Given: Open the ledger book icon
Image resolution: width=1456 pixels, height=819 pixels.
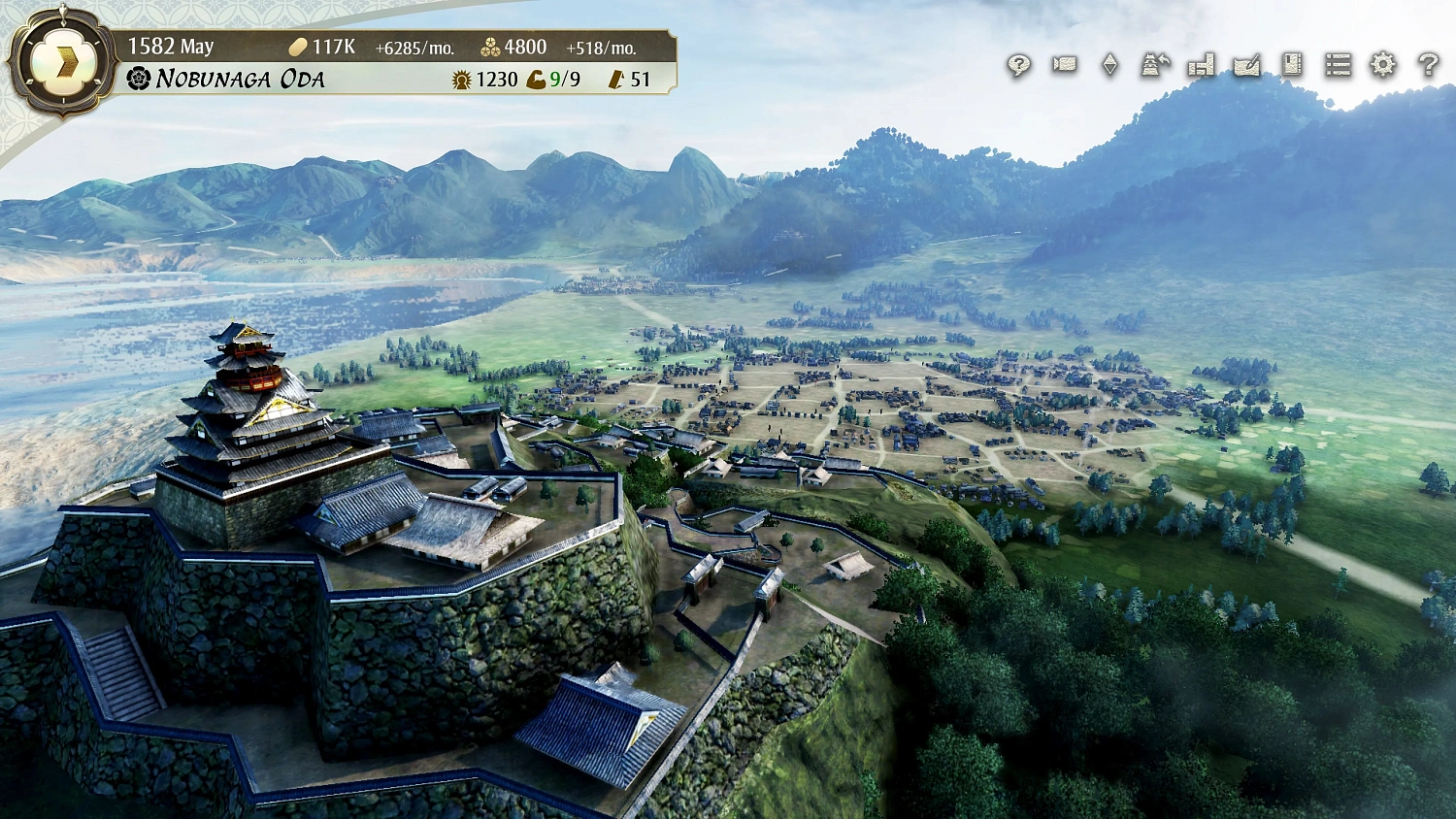Looking at the screenshot, I should (x=1293, y=66).
